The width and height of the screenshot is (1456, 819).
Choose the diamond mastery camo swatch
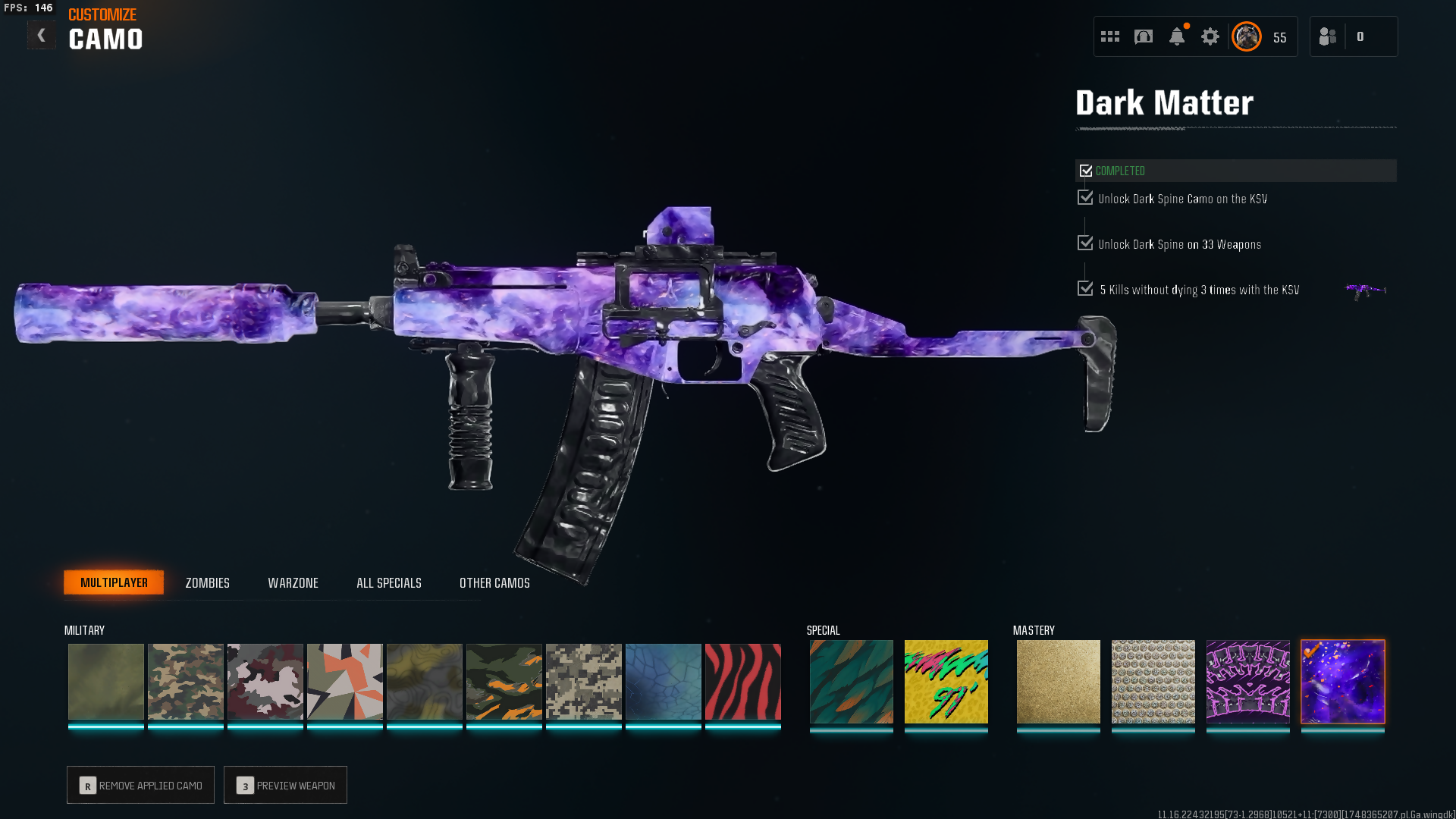coord(1153,681)
